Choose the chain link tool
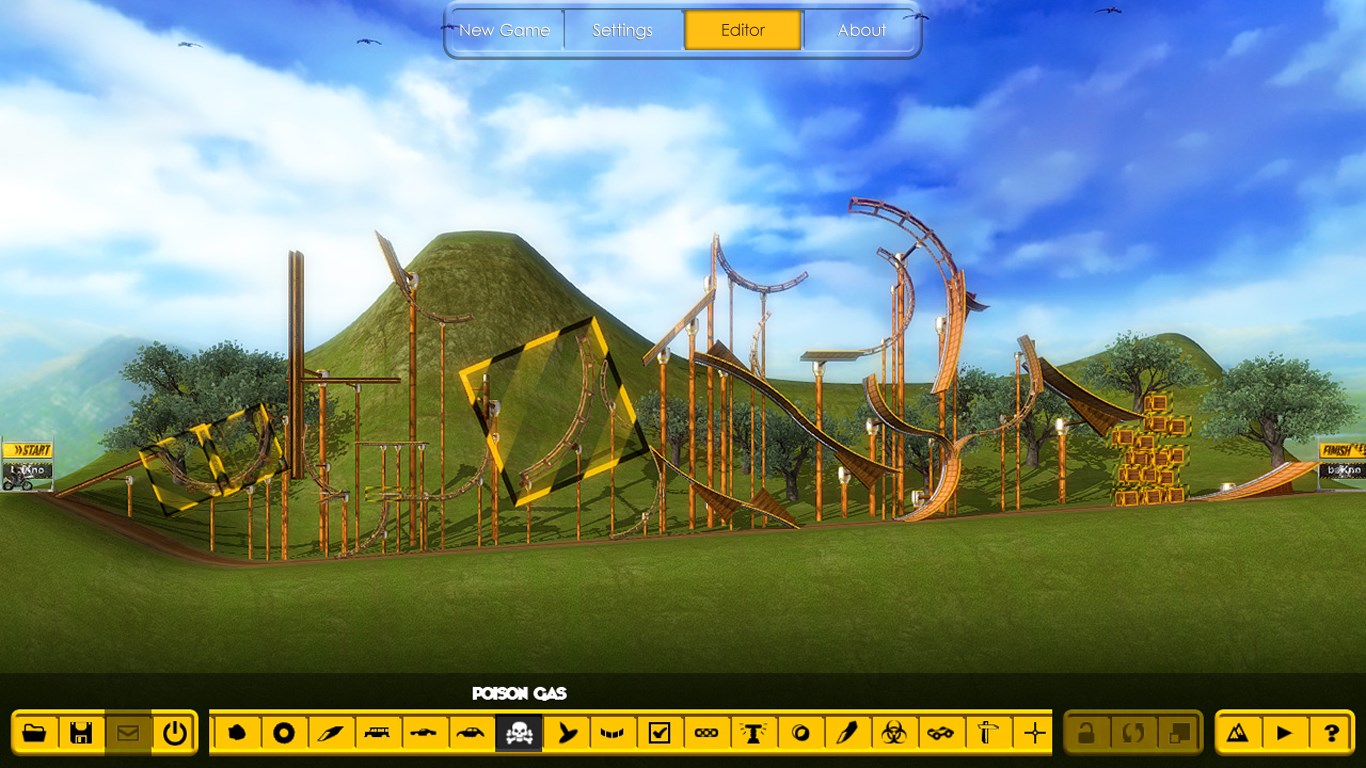Screen dimensions: 1366x768 (706, 733)
